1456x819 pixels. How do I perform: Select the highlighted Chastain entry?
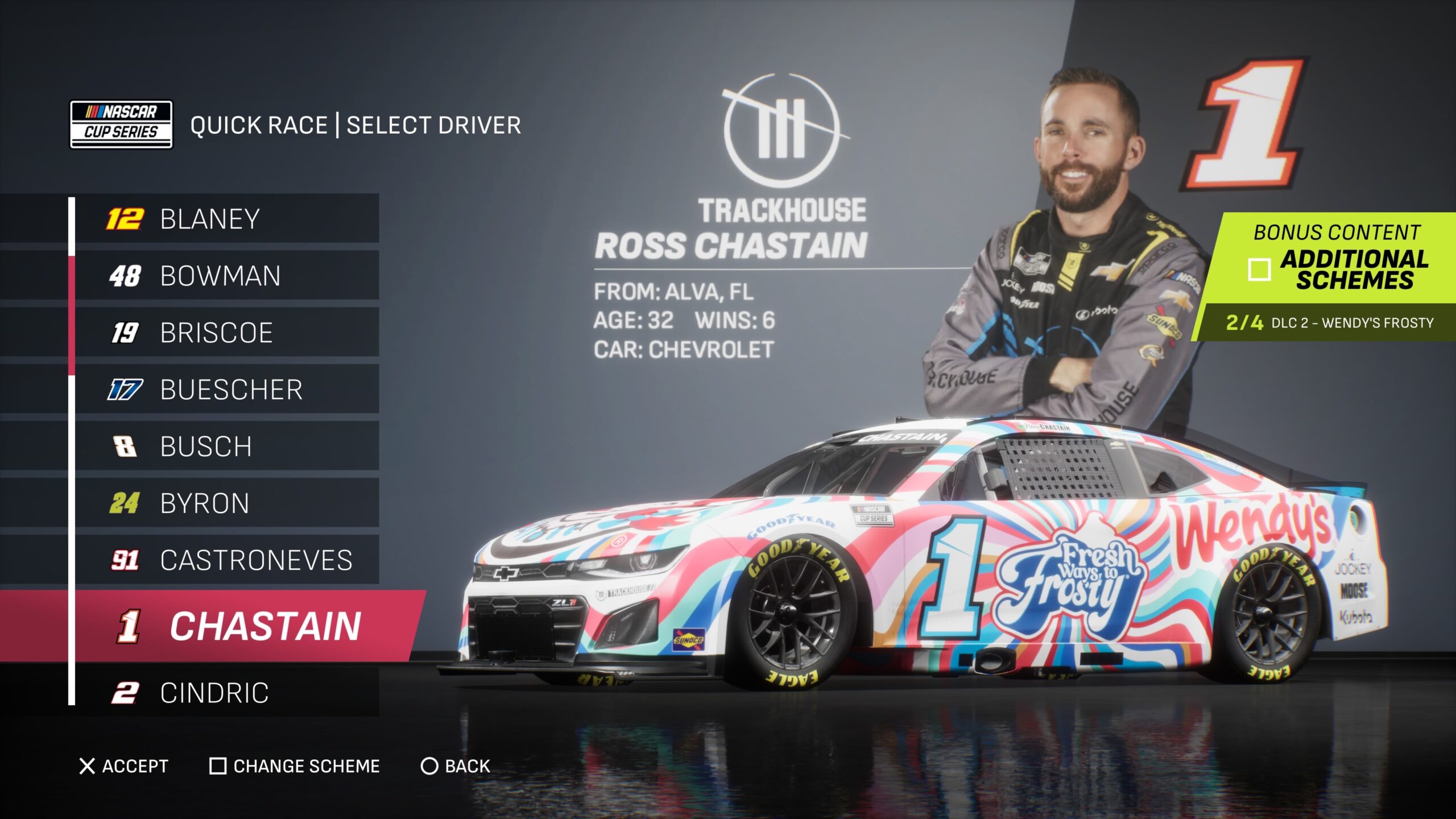[x=239, y=626]
